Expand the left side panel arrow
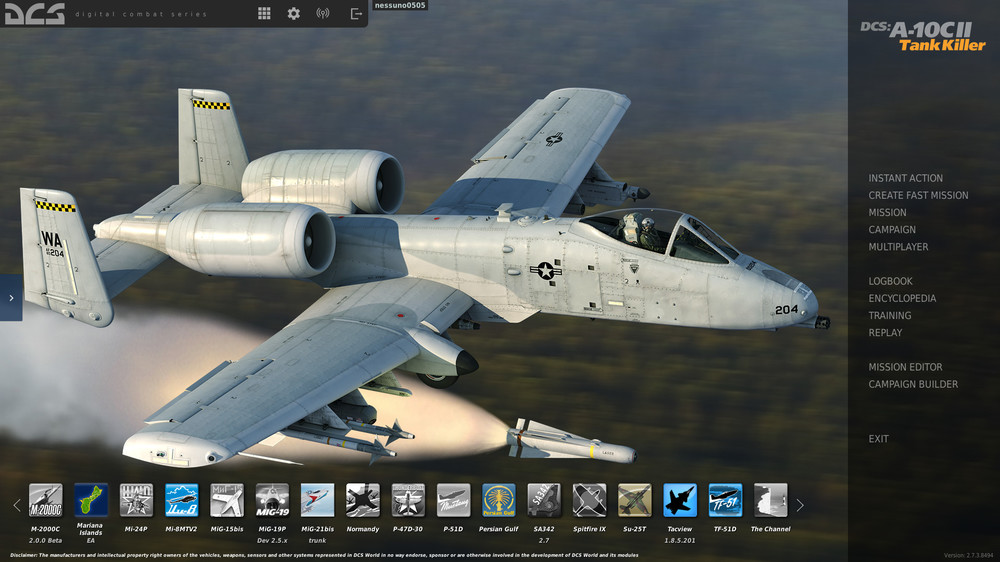Screen dimensions: 1000x562 pyautogui.click(x=11, y=298)
